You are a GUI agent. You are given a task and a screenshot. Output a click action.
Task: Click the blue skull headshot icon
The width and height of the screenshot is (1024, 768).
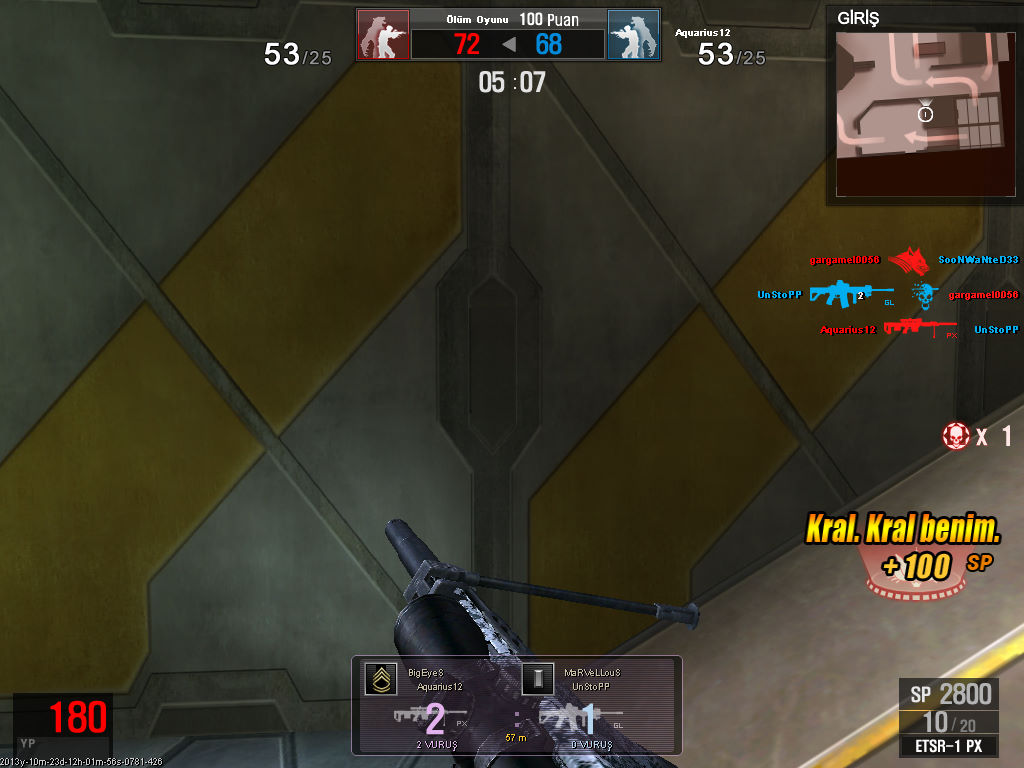(x=924, y=295)
